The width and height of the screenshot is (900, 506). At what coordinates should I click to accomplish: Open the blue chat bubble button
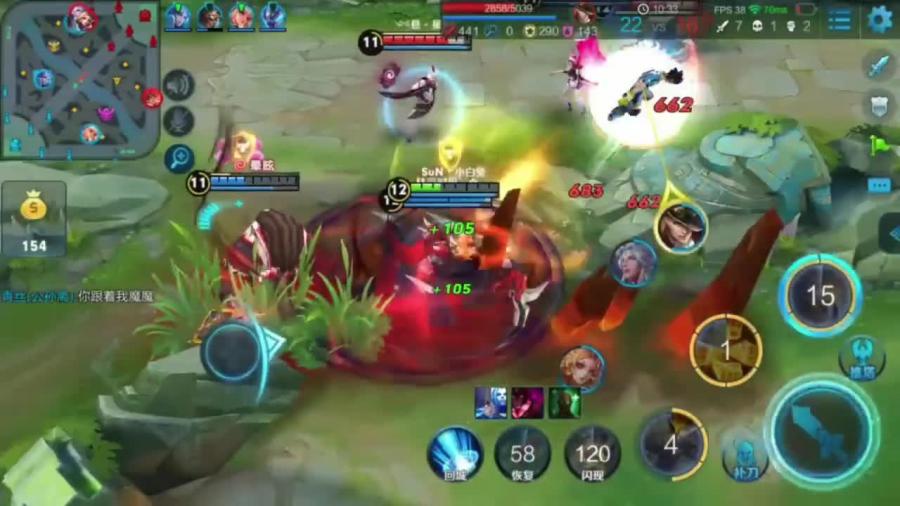pos(879,185)
